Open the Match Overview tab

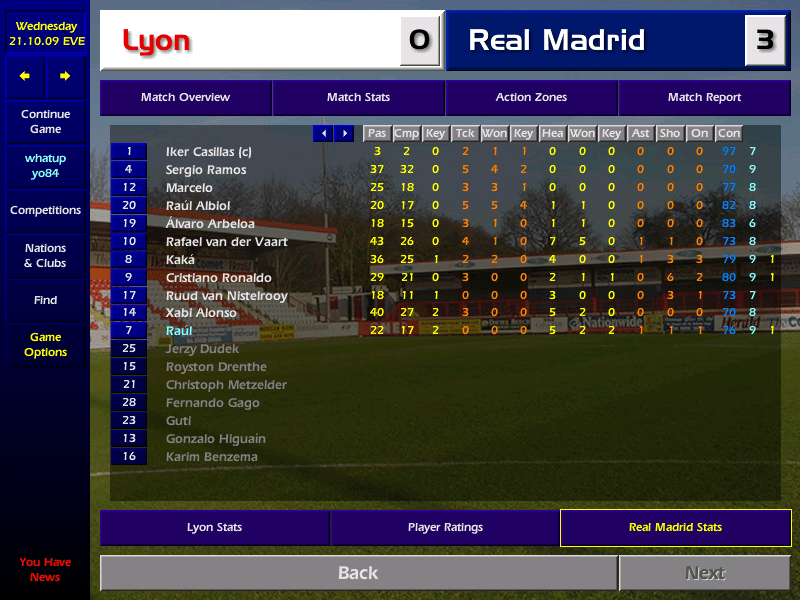(x=185, y=98)
